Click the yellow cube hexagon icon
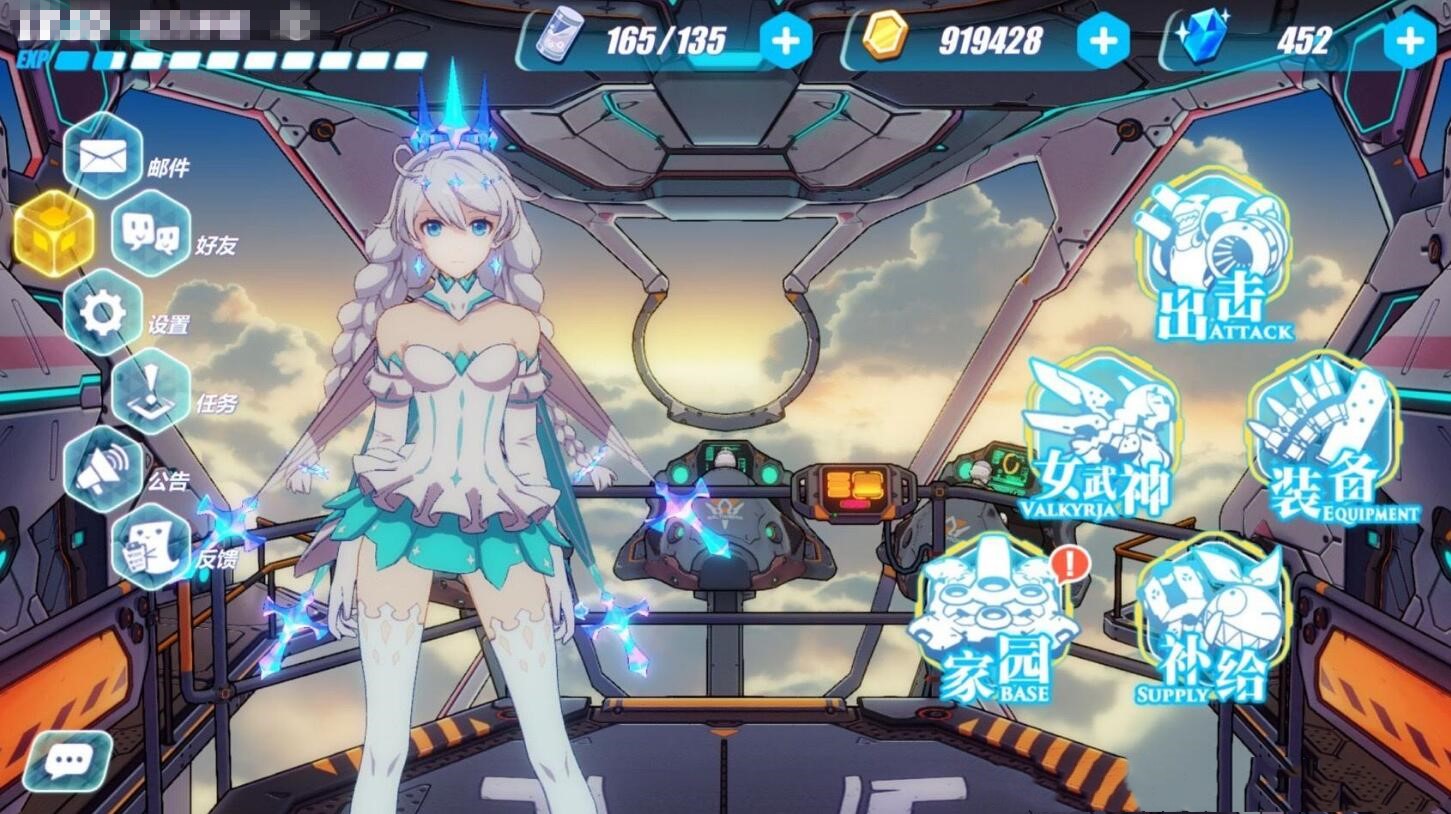The image size is (1451, 814). [53, 234]
